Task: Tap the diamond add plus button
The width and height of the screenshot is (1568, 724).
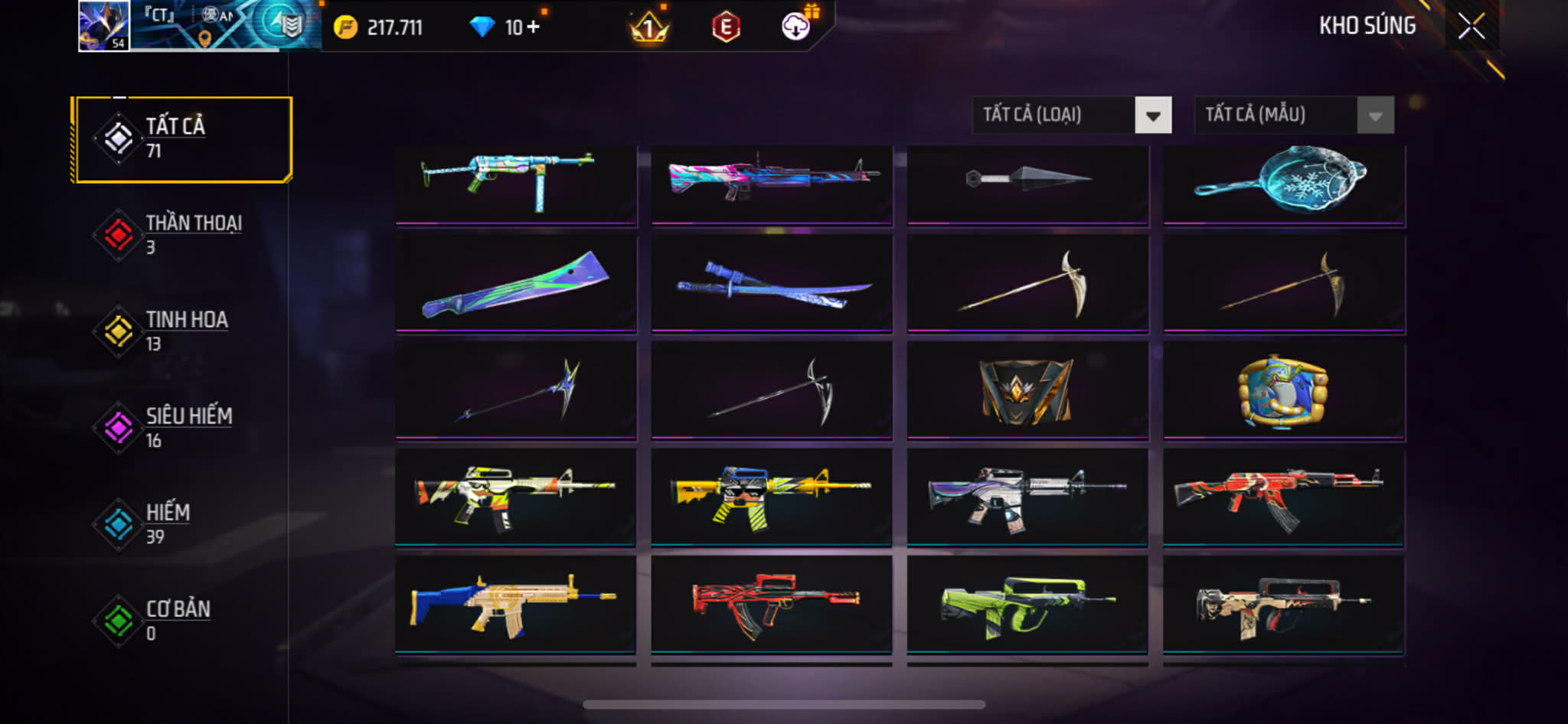Action: pyautogui.click(x=534, y=28)
